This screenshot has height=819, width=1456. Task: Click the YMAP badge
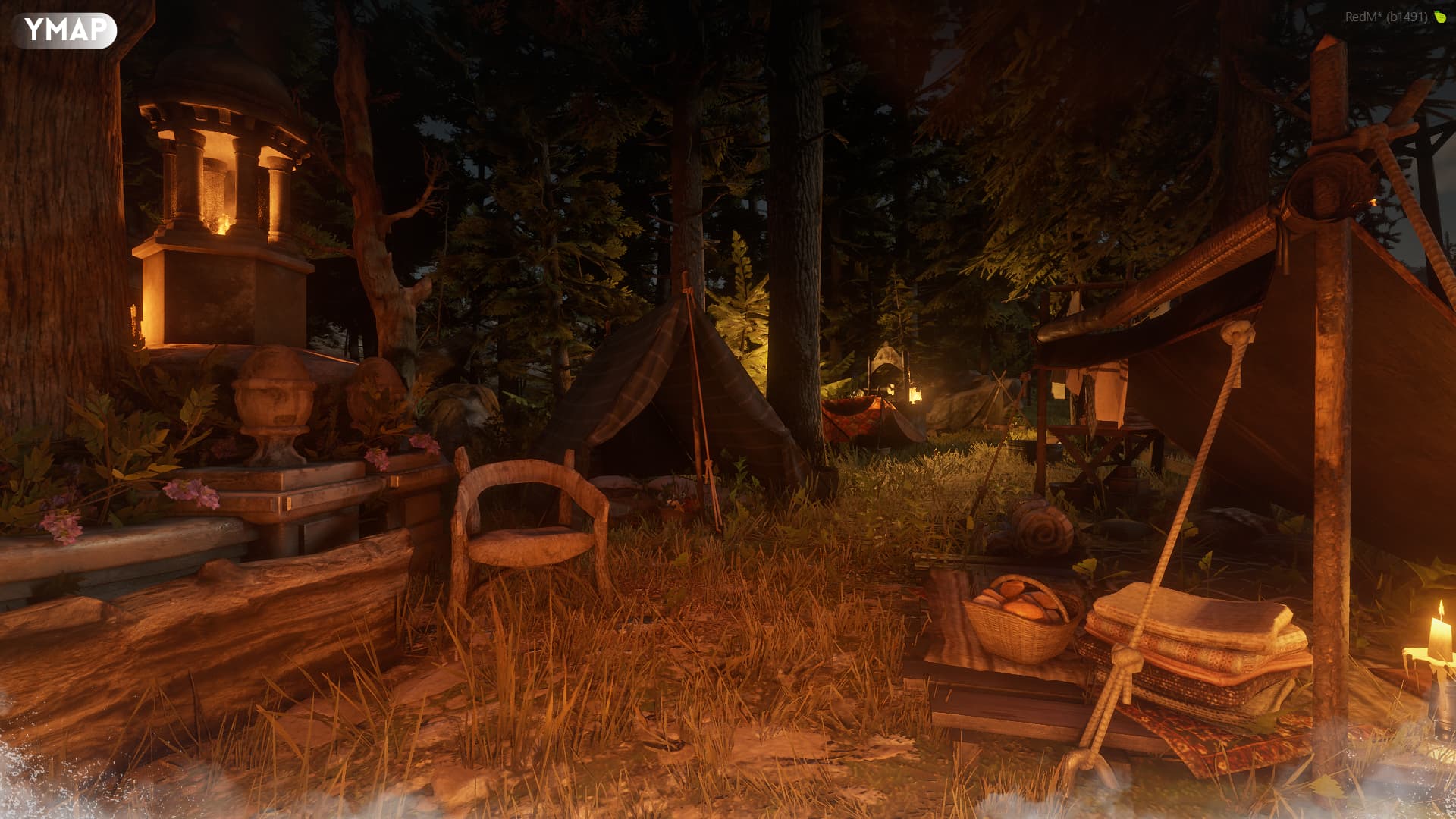click(x=64, y=30)
